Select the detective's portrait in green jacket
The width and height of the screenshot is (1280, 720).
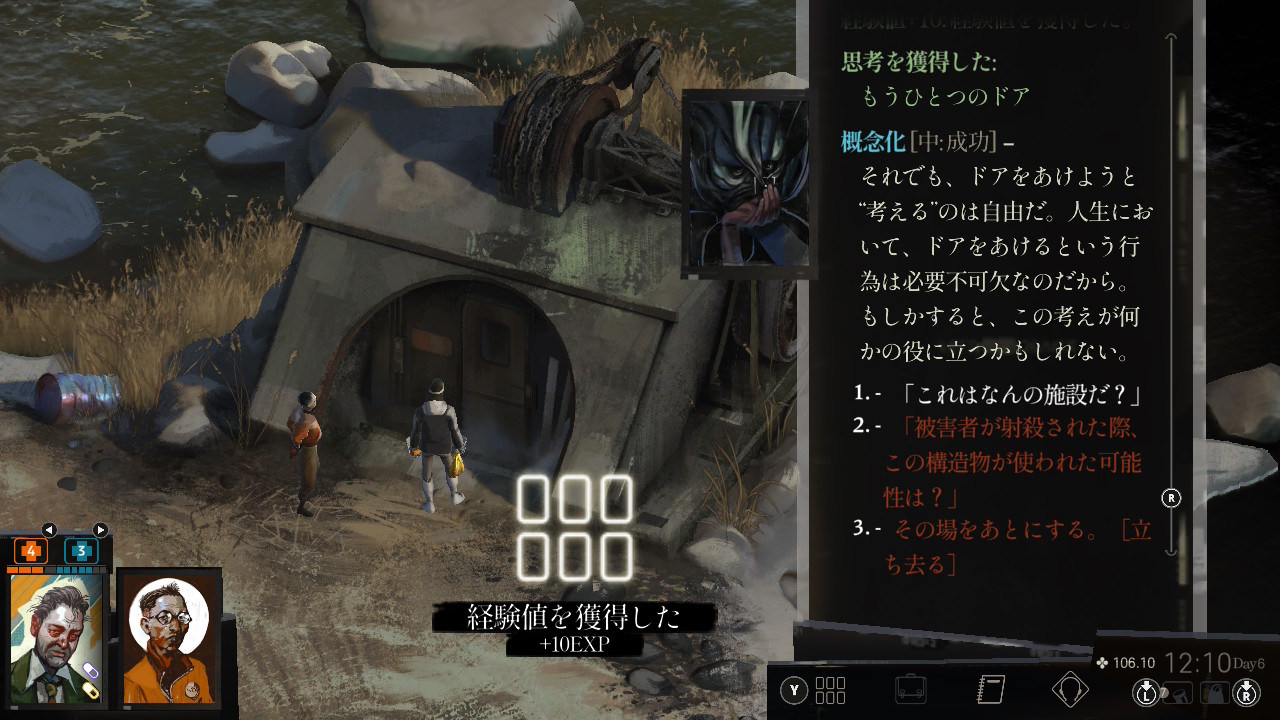pyautogui.click(x=57, y=637)
